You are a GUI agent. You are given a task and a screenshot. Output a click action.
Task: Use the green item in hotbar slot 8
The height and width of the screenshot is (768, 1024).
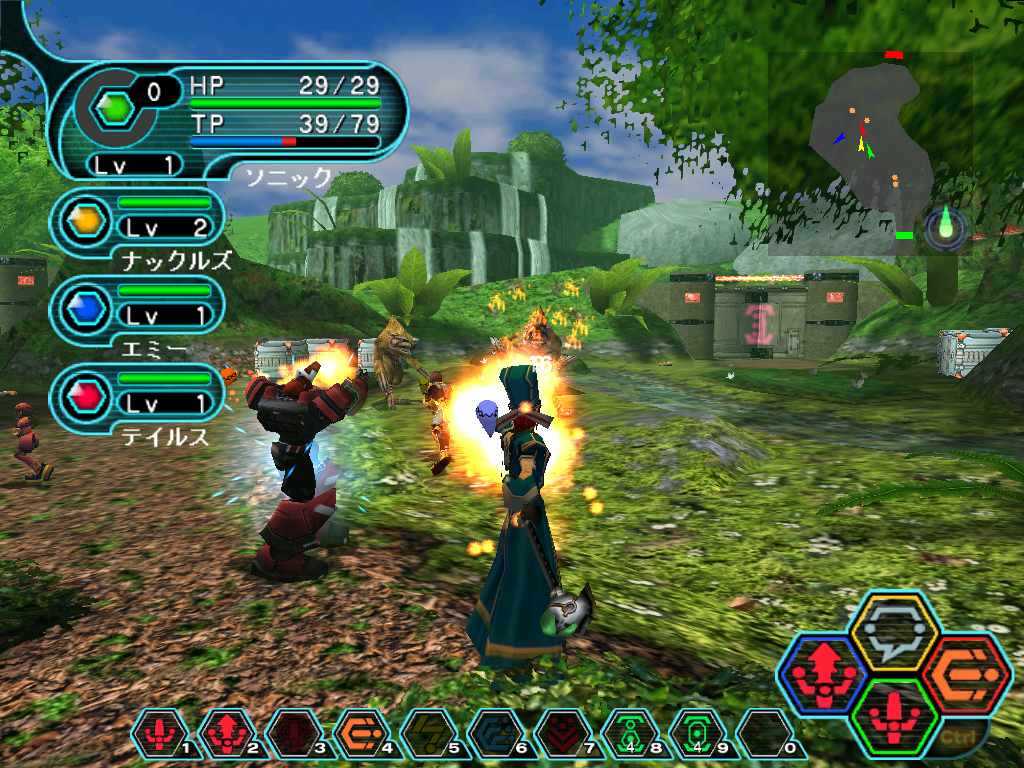tap(624, 737)
